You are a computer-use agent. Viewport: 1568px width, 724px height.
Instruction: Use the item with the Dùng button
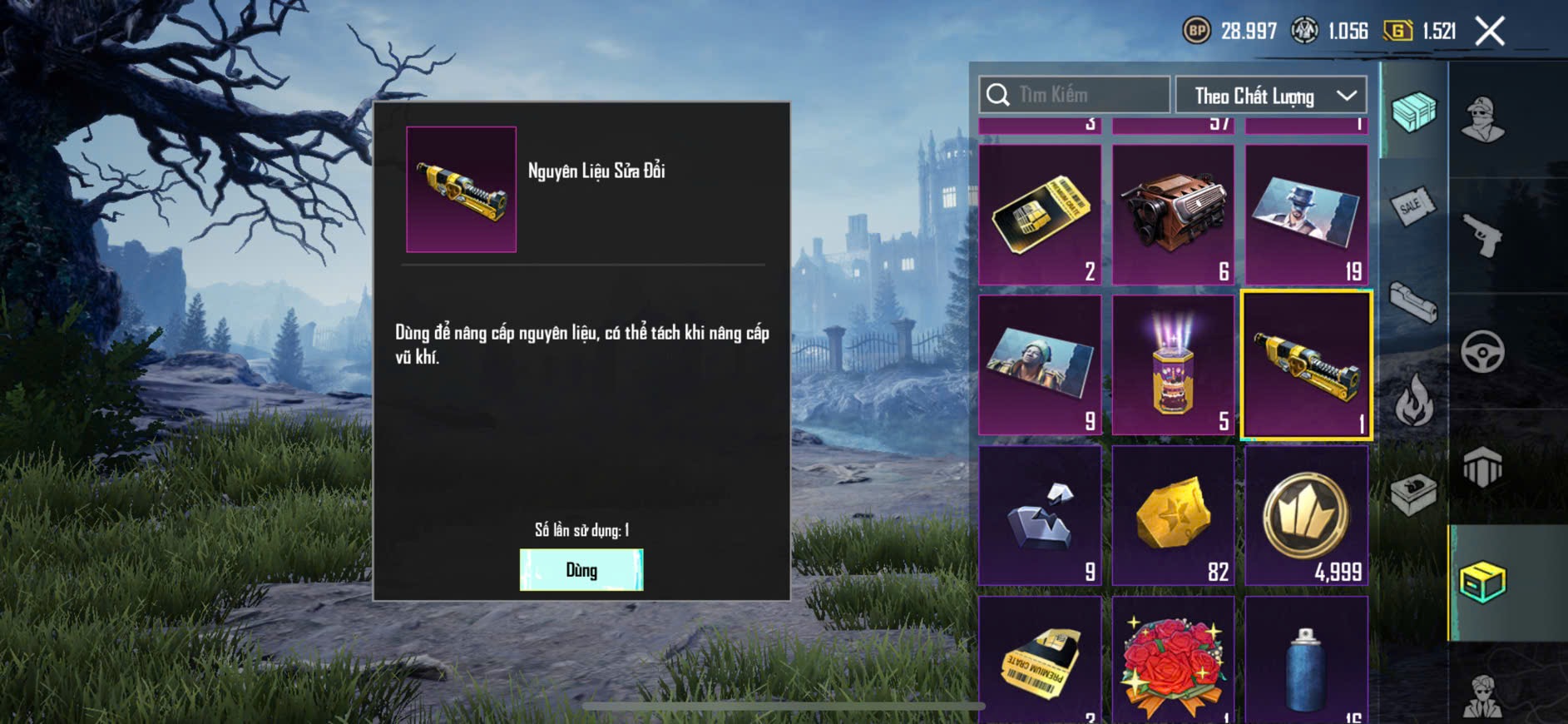click(581, 570)
